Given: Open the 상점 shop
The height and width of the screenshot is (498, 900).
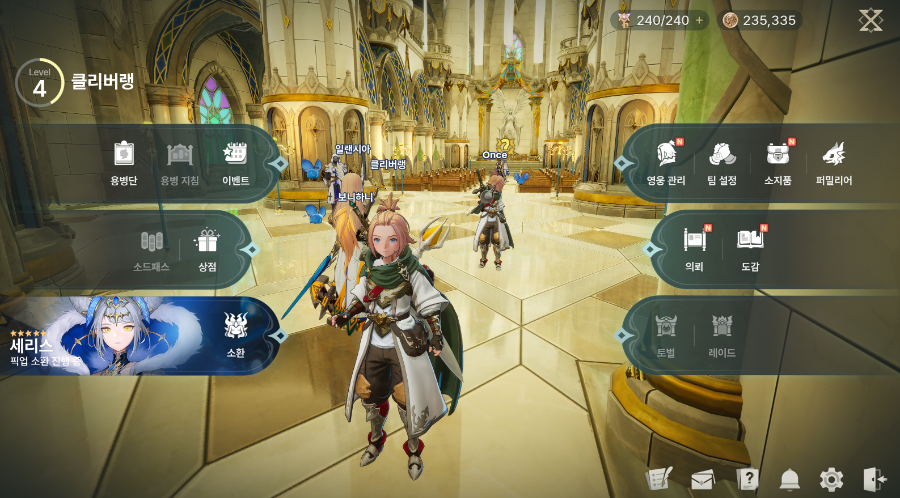Looking at the screenshot, I should pyautogui.click(x=207, y=248).
